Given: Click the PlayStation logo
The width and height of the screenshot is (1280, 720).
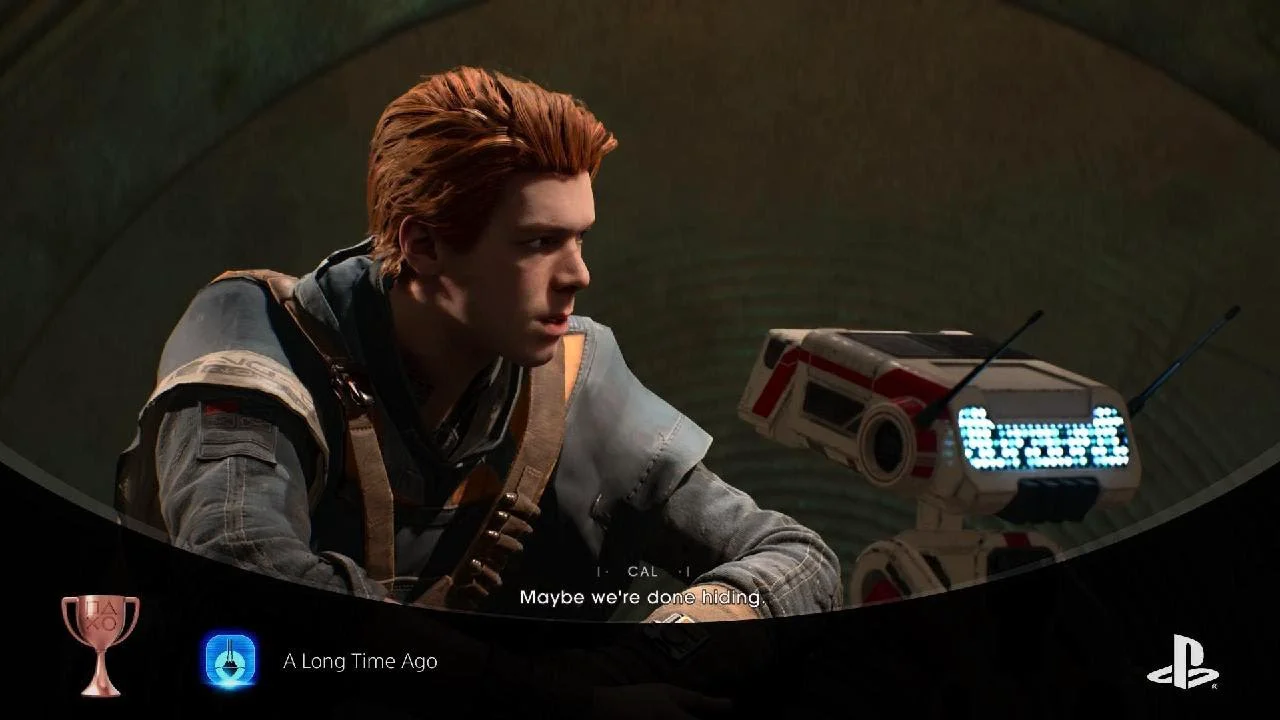Looking at the screenshot, I should 1182,662.
